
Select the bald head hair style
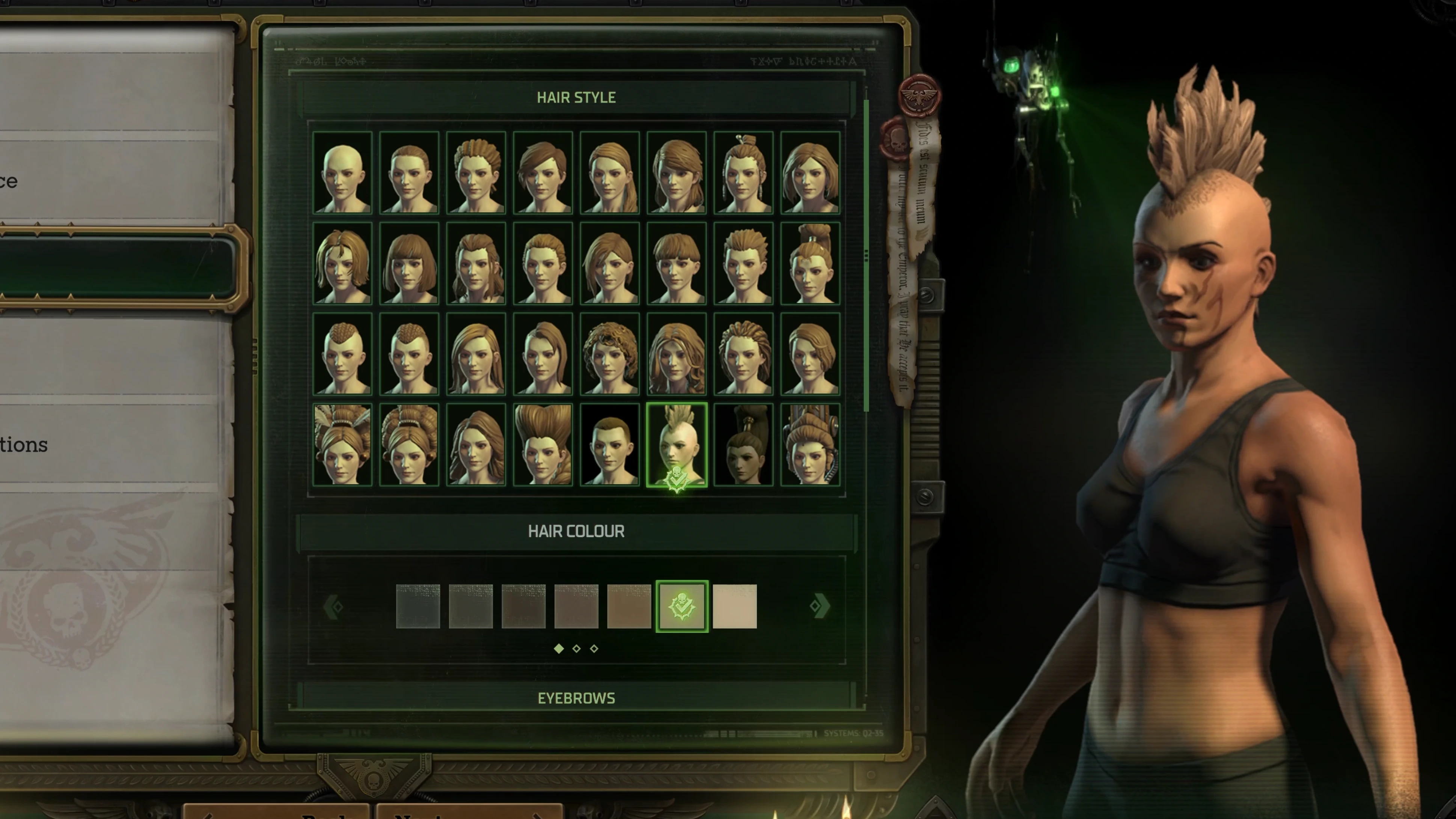click(x=342, y=173)
